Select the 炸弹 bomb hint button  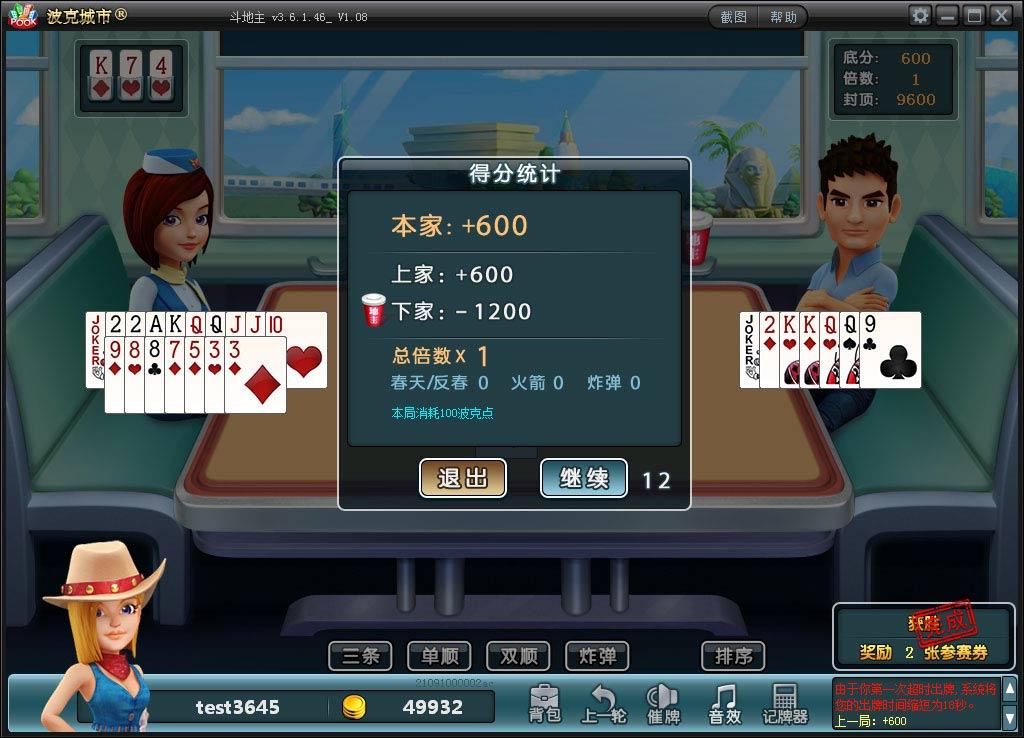pos(597,656)
